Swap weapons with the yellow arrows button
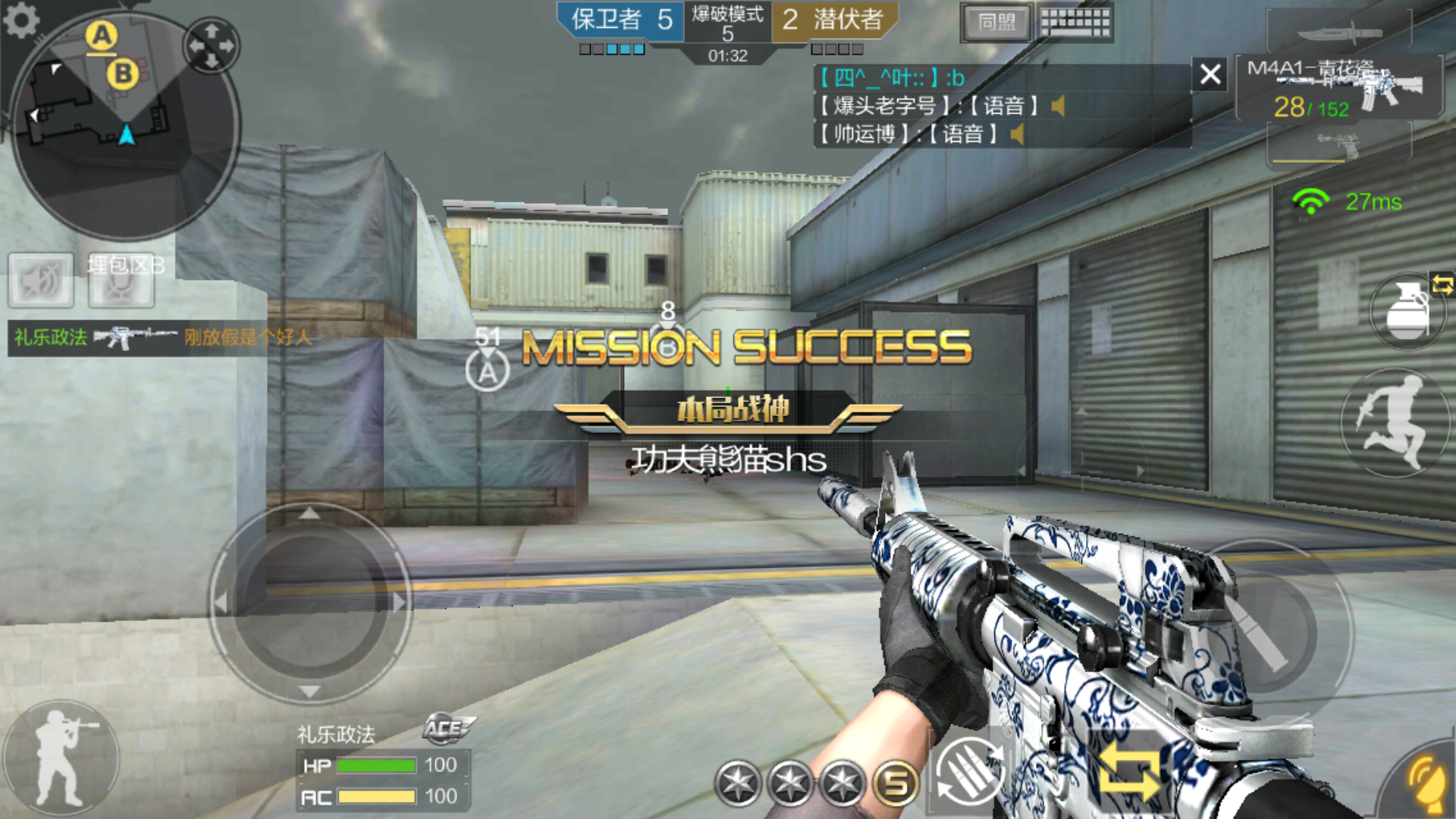1456x819 pixels. [x=1128, y=772]
